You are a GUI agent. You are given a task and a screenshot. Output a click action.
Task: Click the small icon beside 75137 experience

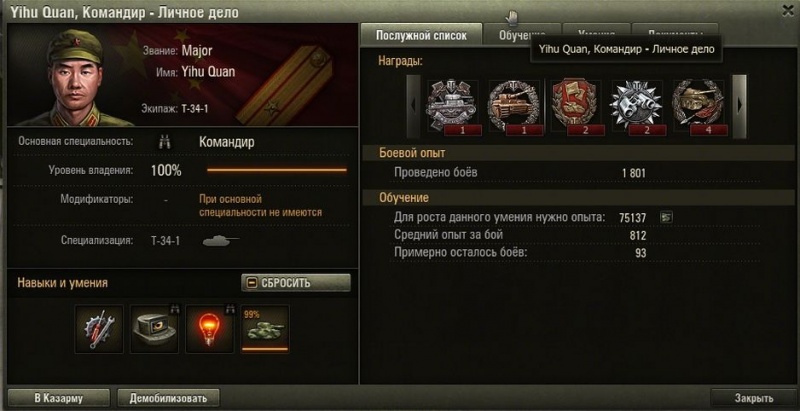666,217
